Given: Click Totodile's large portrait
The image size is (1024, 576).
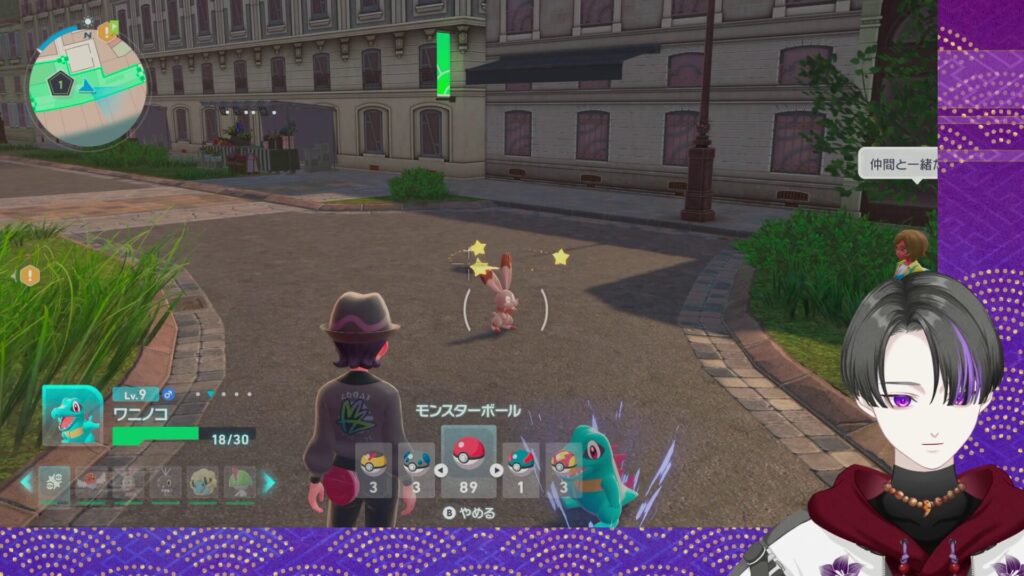Looking at the screenshot, I should tap(72, 415).
